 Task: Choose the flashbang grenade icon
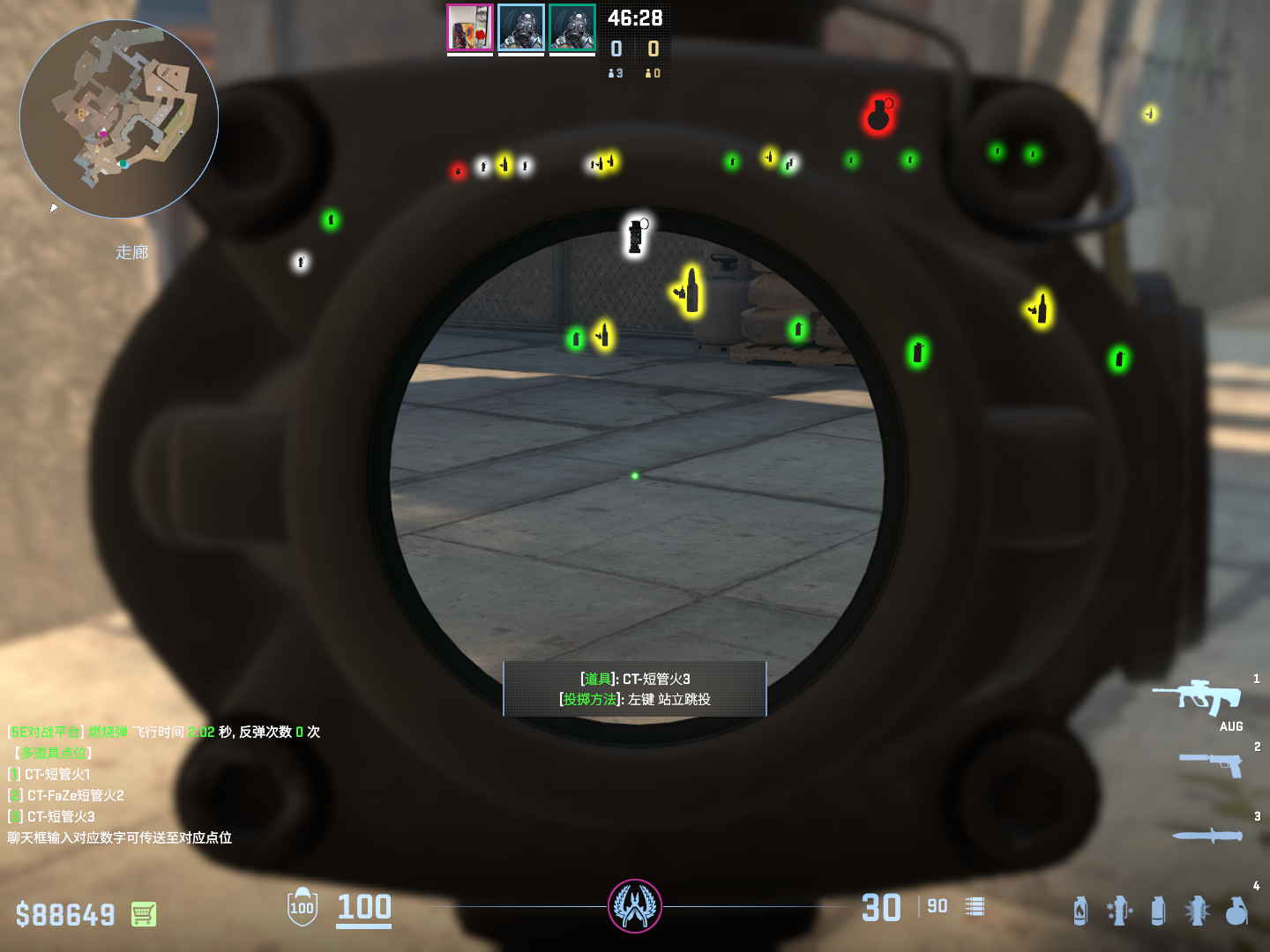click(1197, 911)
